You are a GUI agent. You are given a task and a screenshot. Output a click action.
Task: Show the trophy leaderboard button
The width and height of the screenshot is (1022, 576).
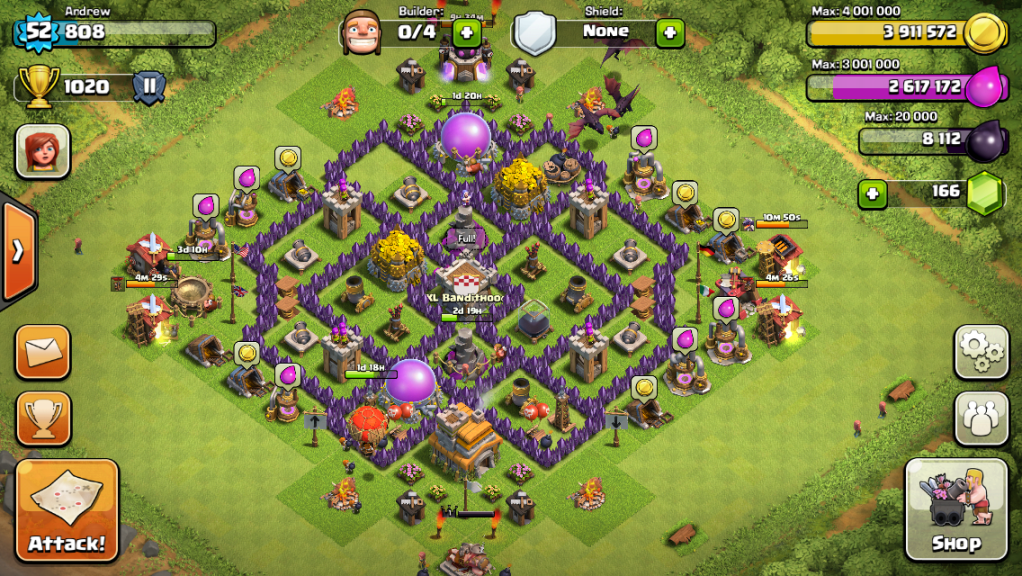pyautogui.click(x=43, y=418)
